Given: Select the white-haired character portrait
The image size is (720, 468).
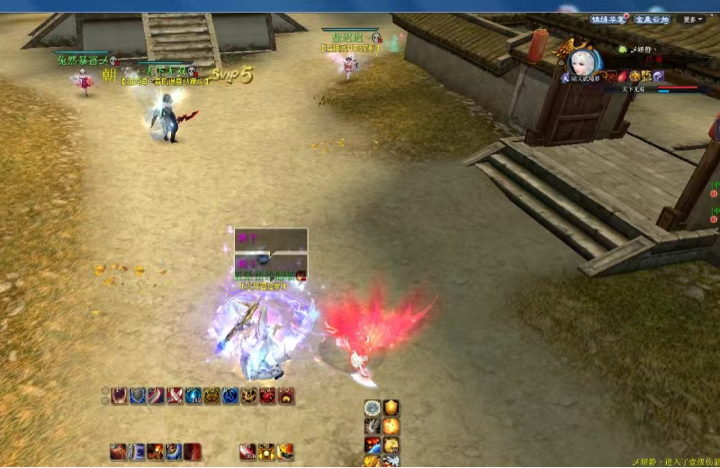Looking at the screenshot, I should 580,63.
